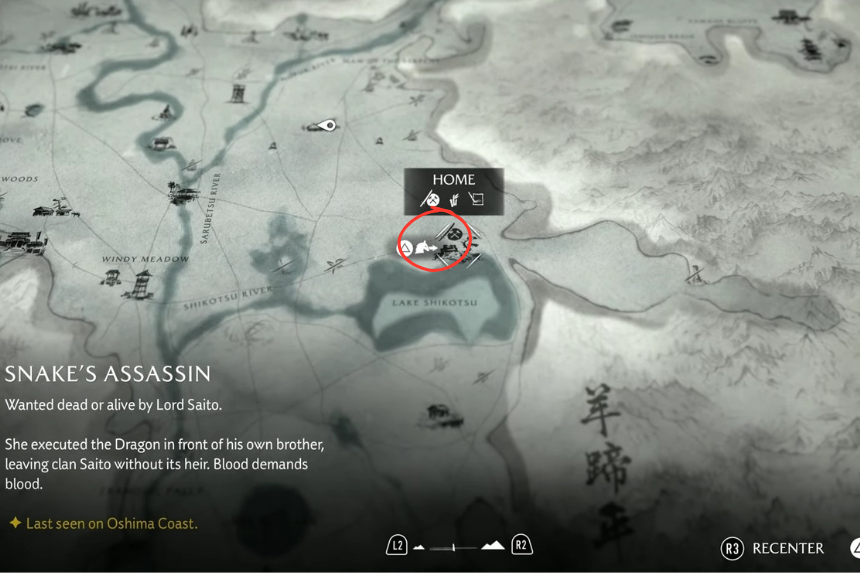This screenshot has width=860, height=573.
Task: Select the camp icon south of Lake Shikotsu
Action: 439,412
